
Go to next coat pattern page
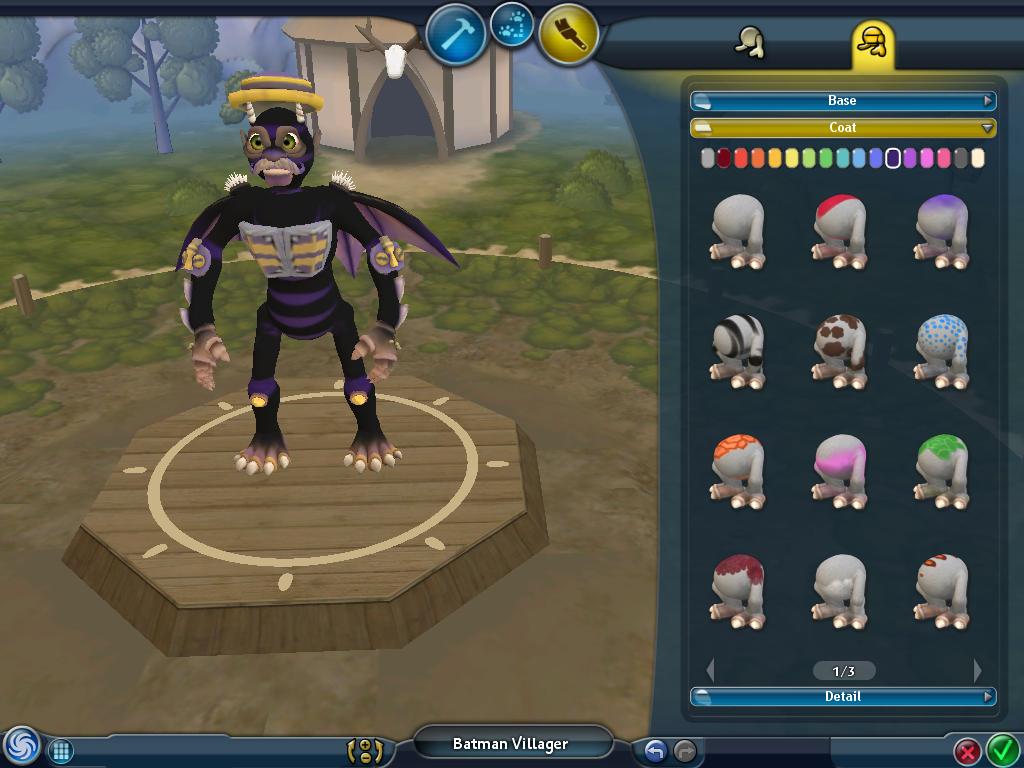[977, 670]
